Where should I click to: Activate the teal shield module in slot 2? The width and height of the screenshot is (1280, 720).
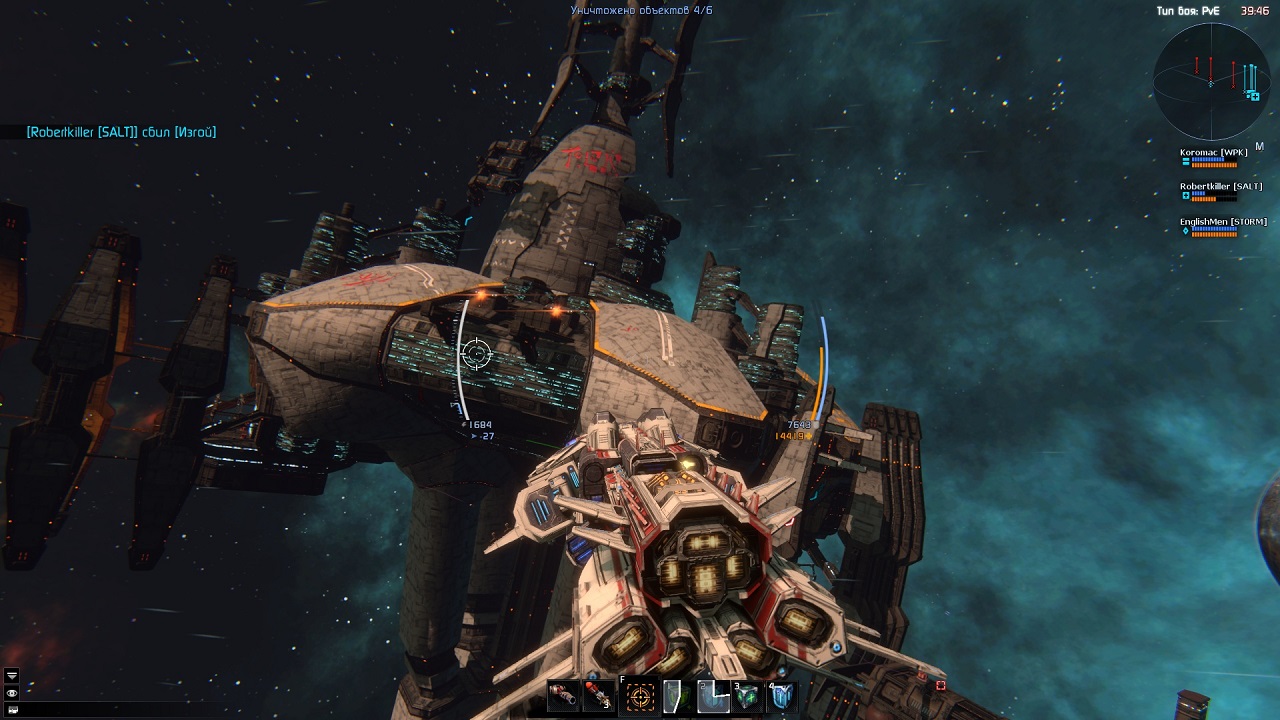click(713, 696)
